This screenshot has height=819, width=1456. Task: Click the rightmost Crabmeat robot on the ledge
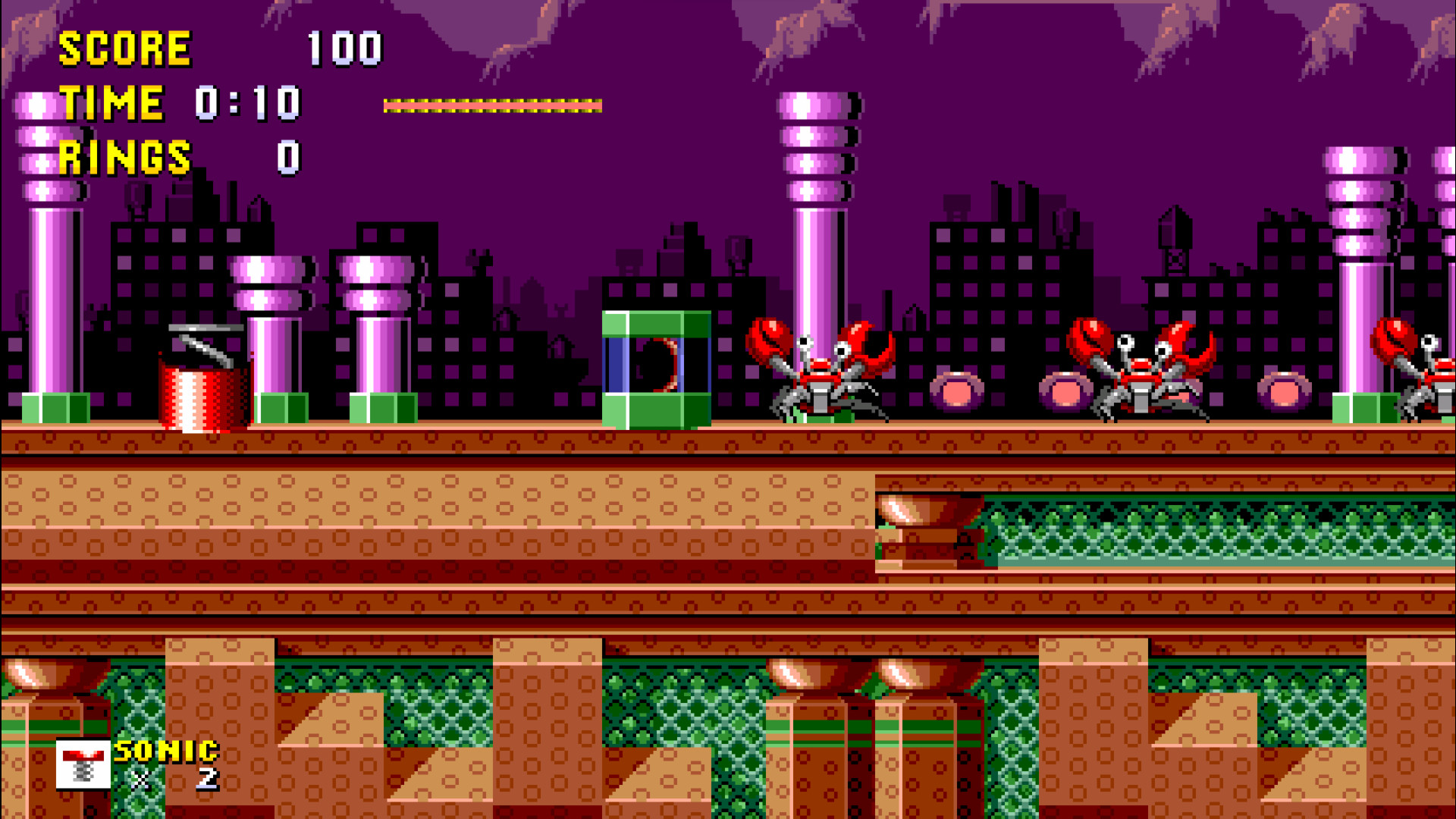(x=1137, y=372)
